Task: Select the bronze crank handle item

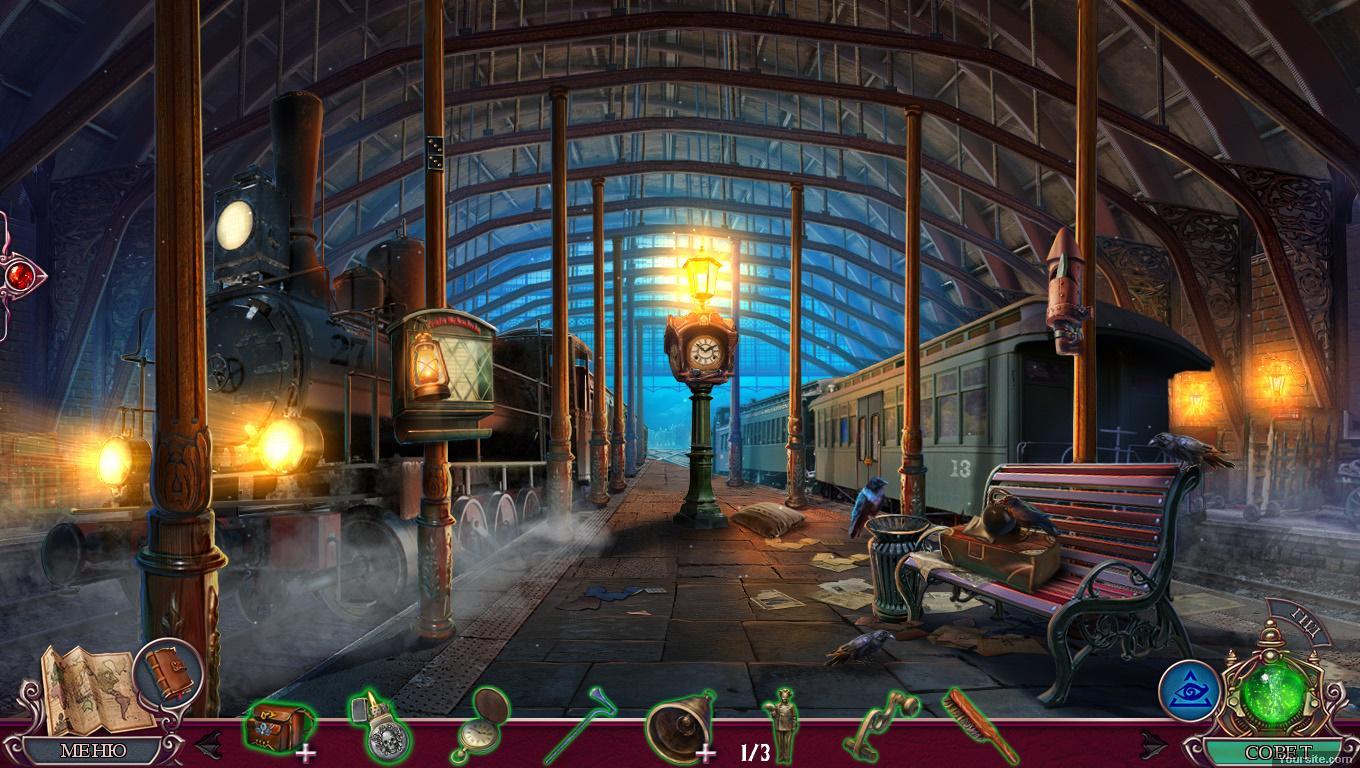Action: pyautogui.click(x=880, y=726)
